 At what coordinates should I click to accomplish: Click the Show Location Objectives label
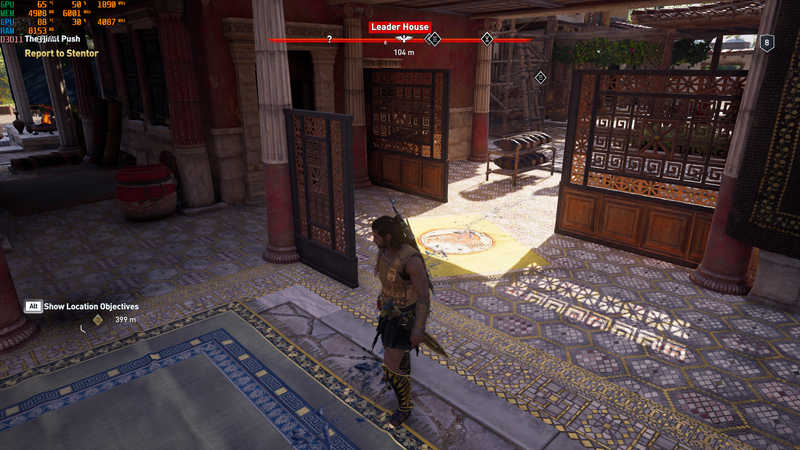(91, 306)
